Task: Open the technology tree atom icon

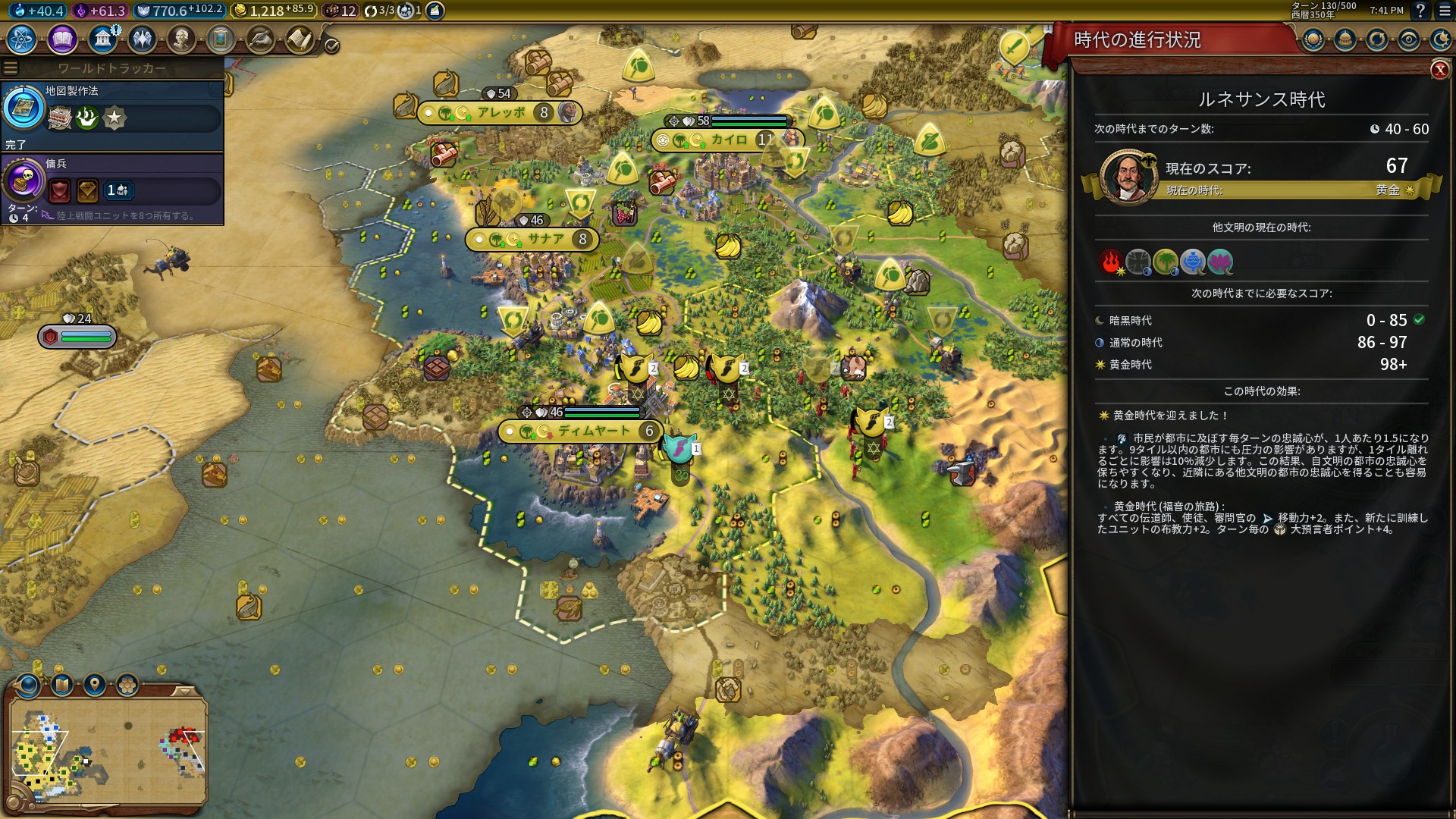Action: tap(22, 39)
